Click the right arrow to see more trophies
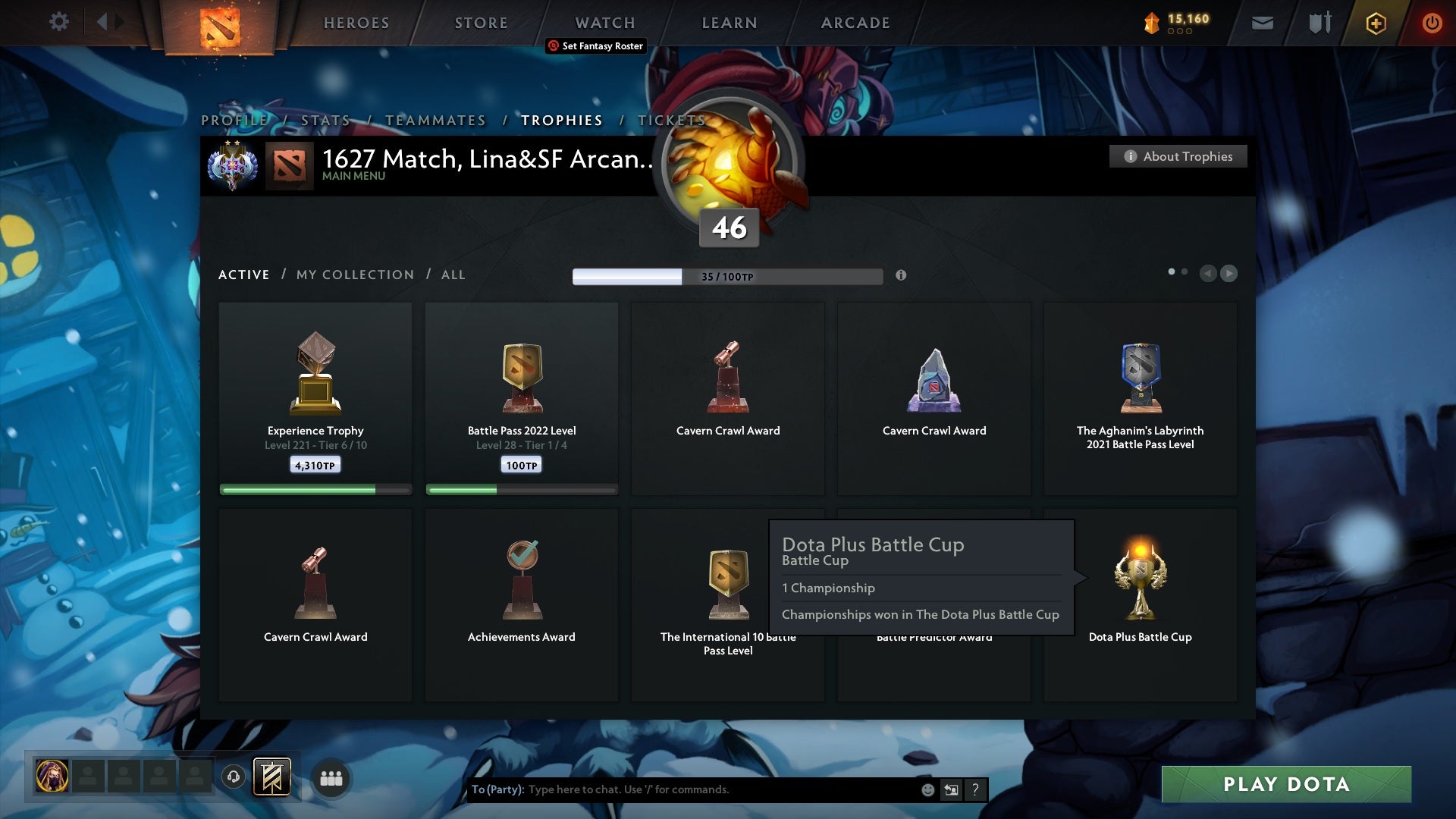Image resolution: width=1456 pixels, height=819 pixels. point(1228,274)
